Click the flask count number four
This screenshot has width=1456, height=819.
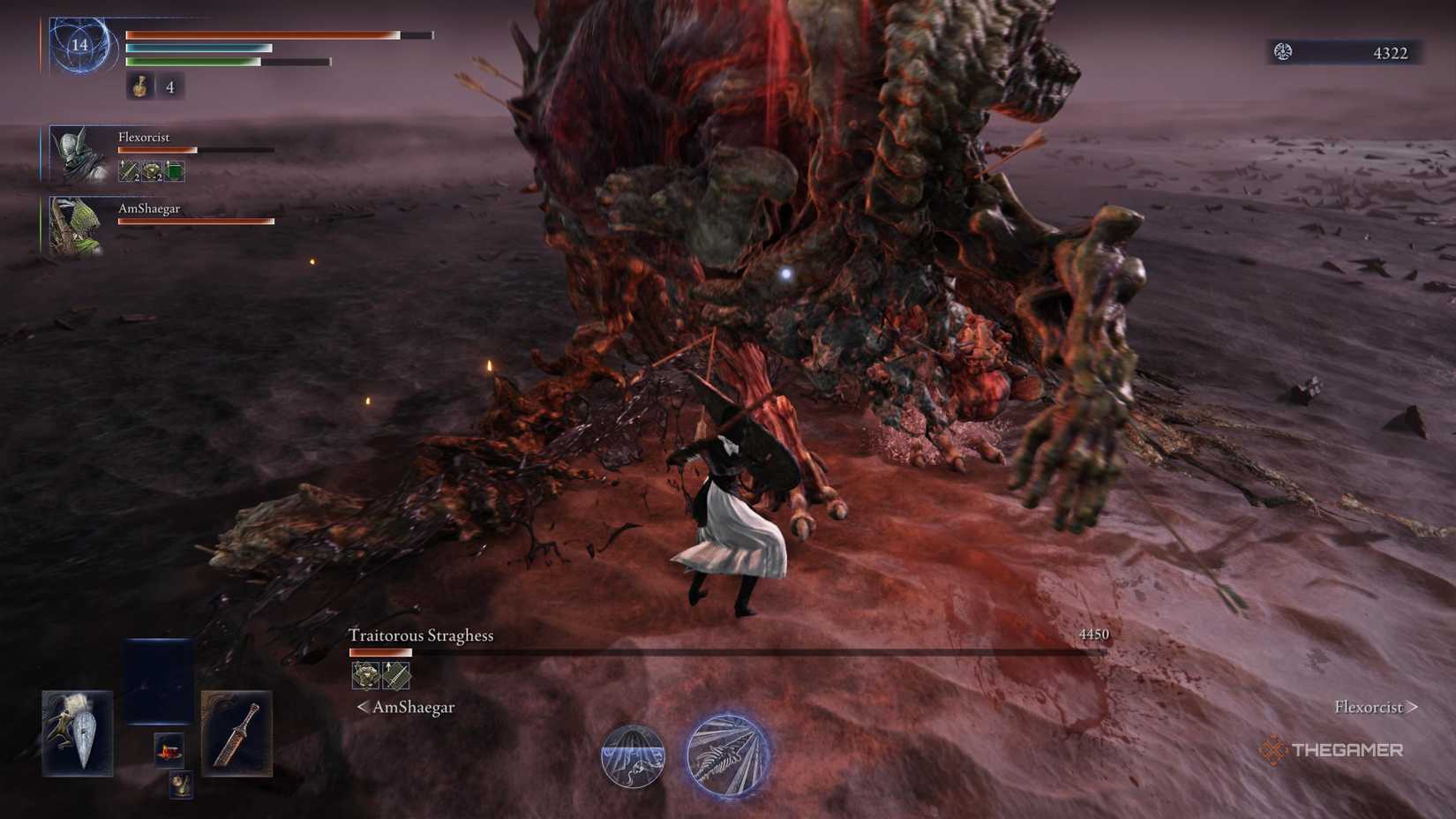click(170, 87)
